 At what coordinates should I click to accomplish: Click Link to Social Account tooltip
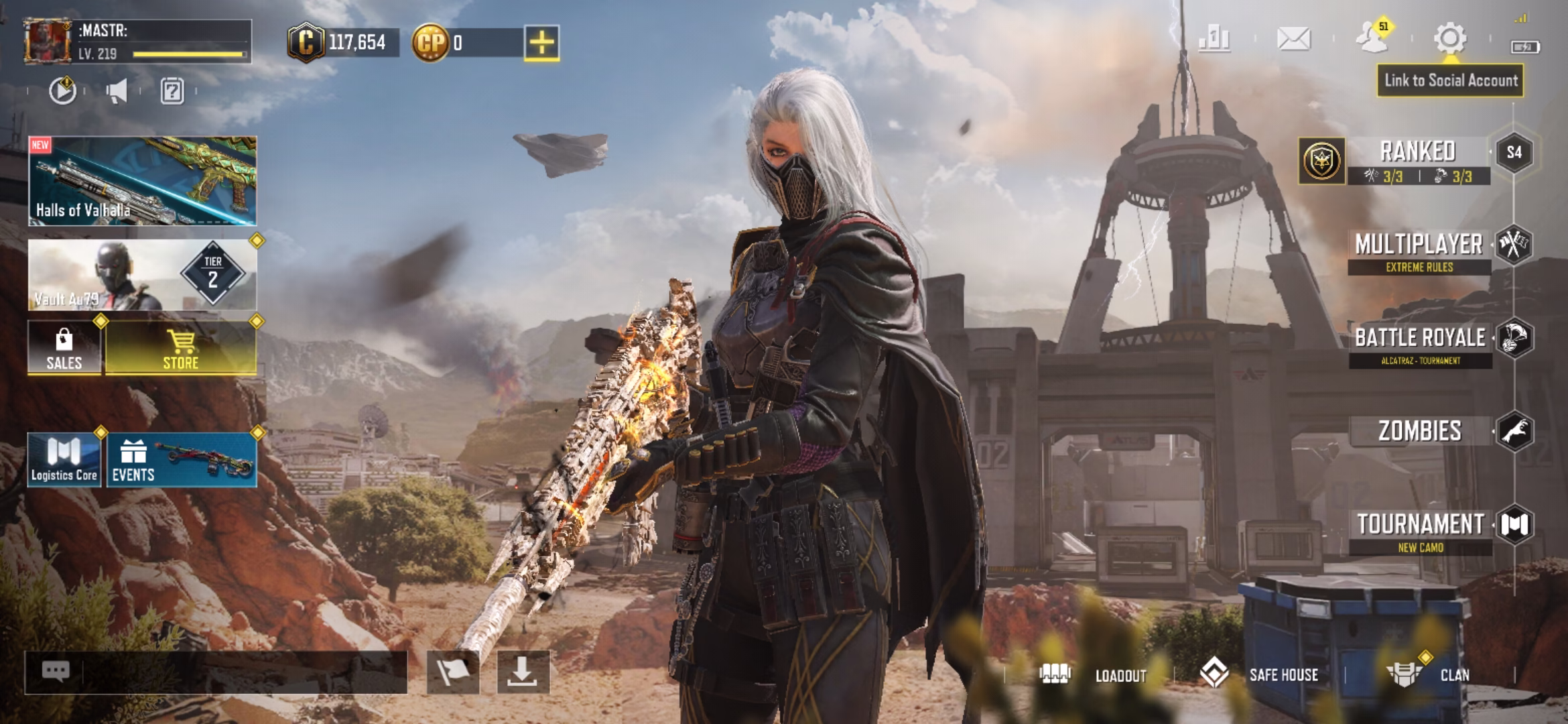1450,80
